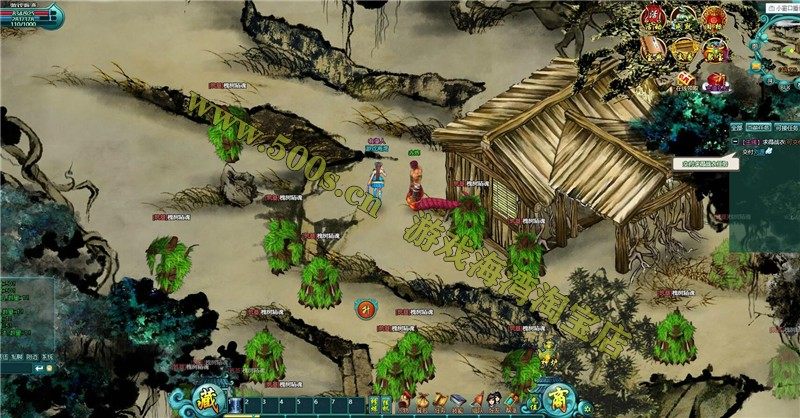Click the 小窗口 browser window button
Image resolution: width=800 pixels, height=418 pixels.
[x=782, y=6]
